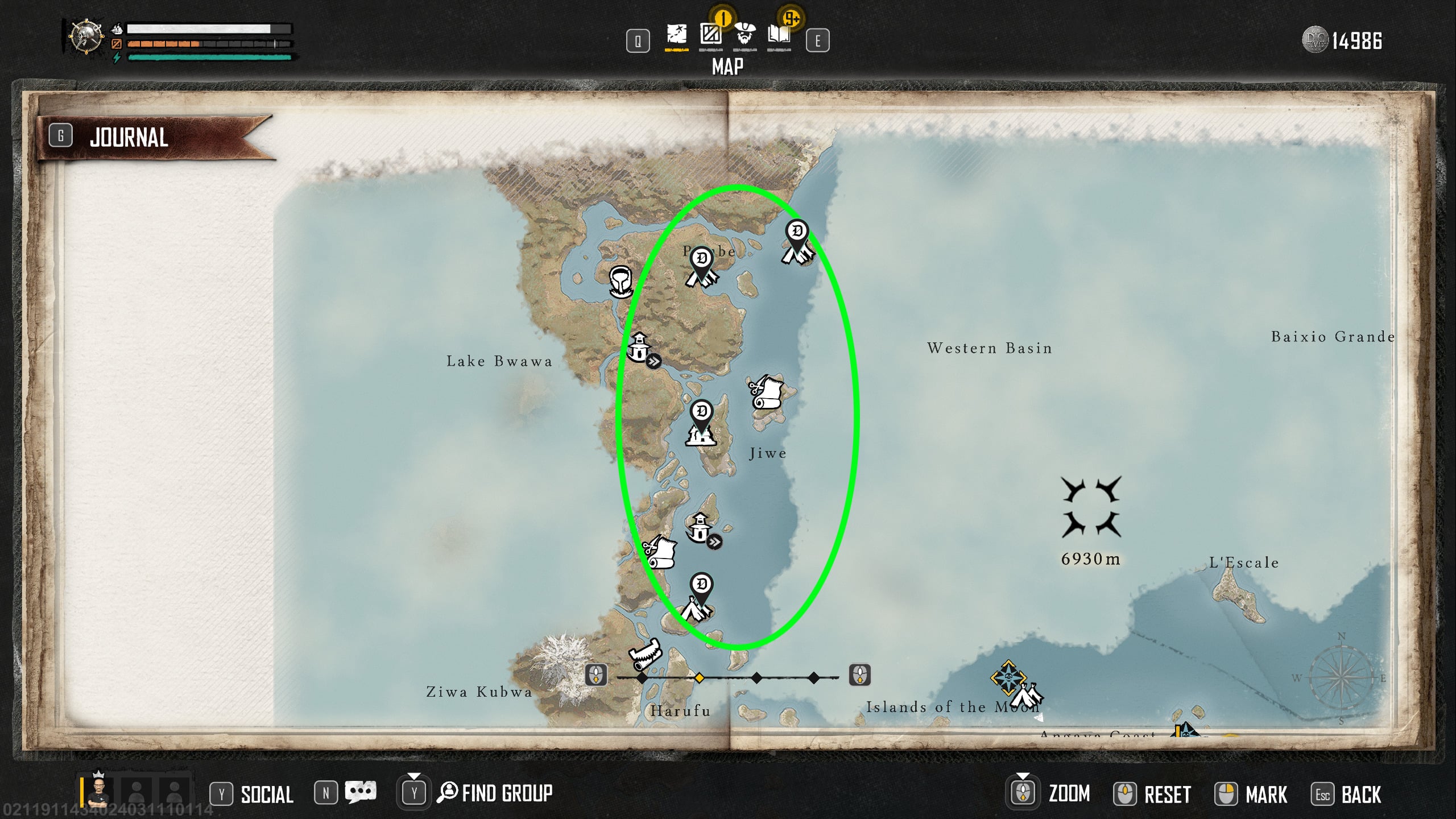Open the chat speech bubble
Image resolution: width=1456 pixels, height=819 pixels.
(361, 793)
